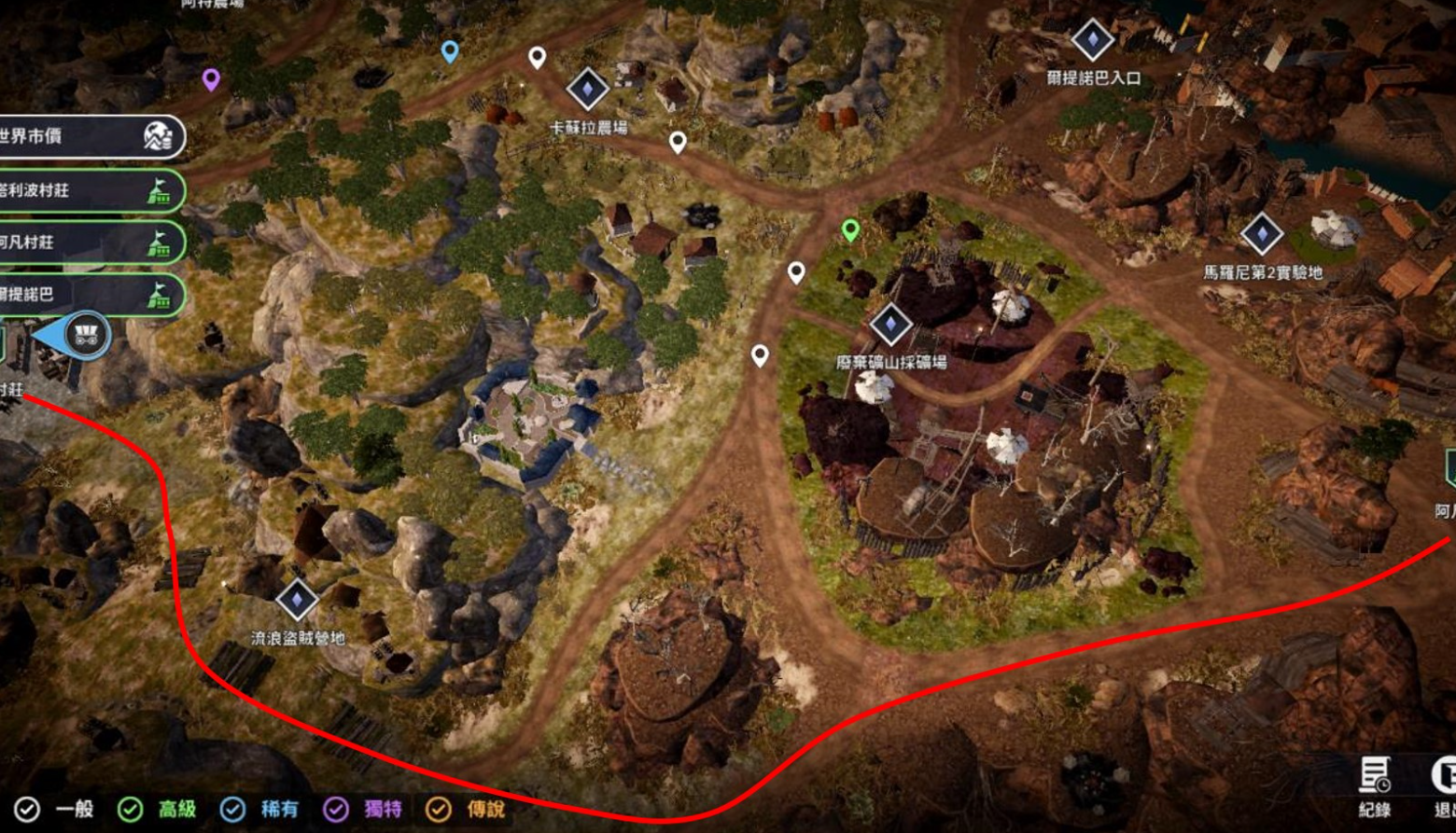
Task: Click the green map pin
Action: [849, 229]
